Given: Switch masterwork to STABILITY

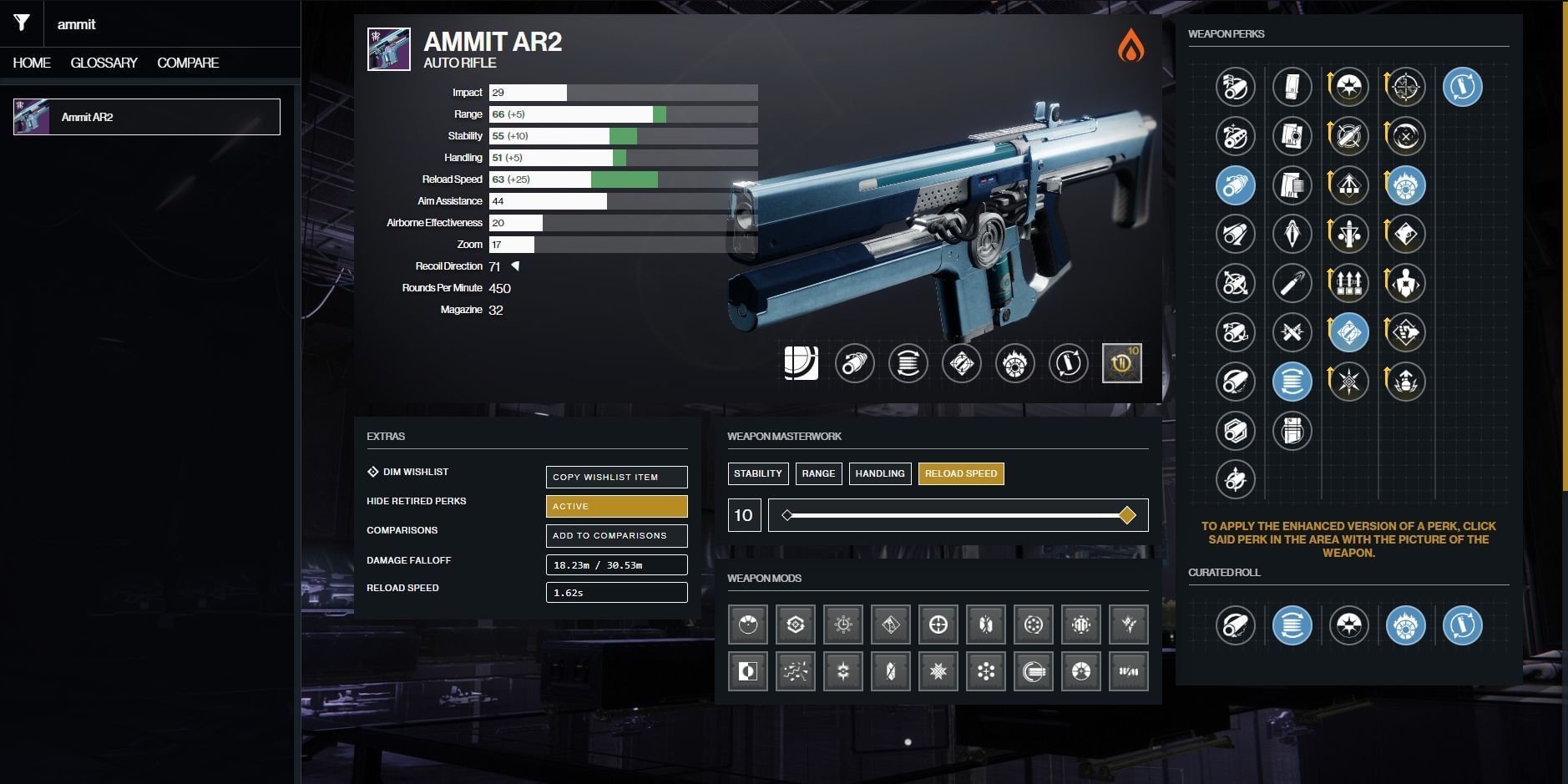Looking at the screenshot, I should click(758, 473).
